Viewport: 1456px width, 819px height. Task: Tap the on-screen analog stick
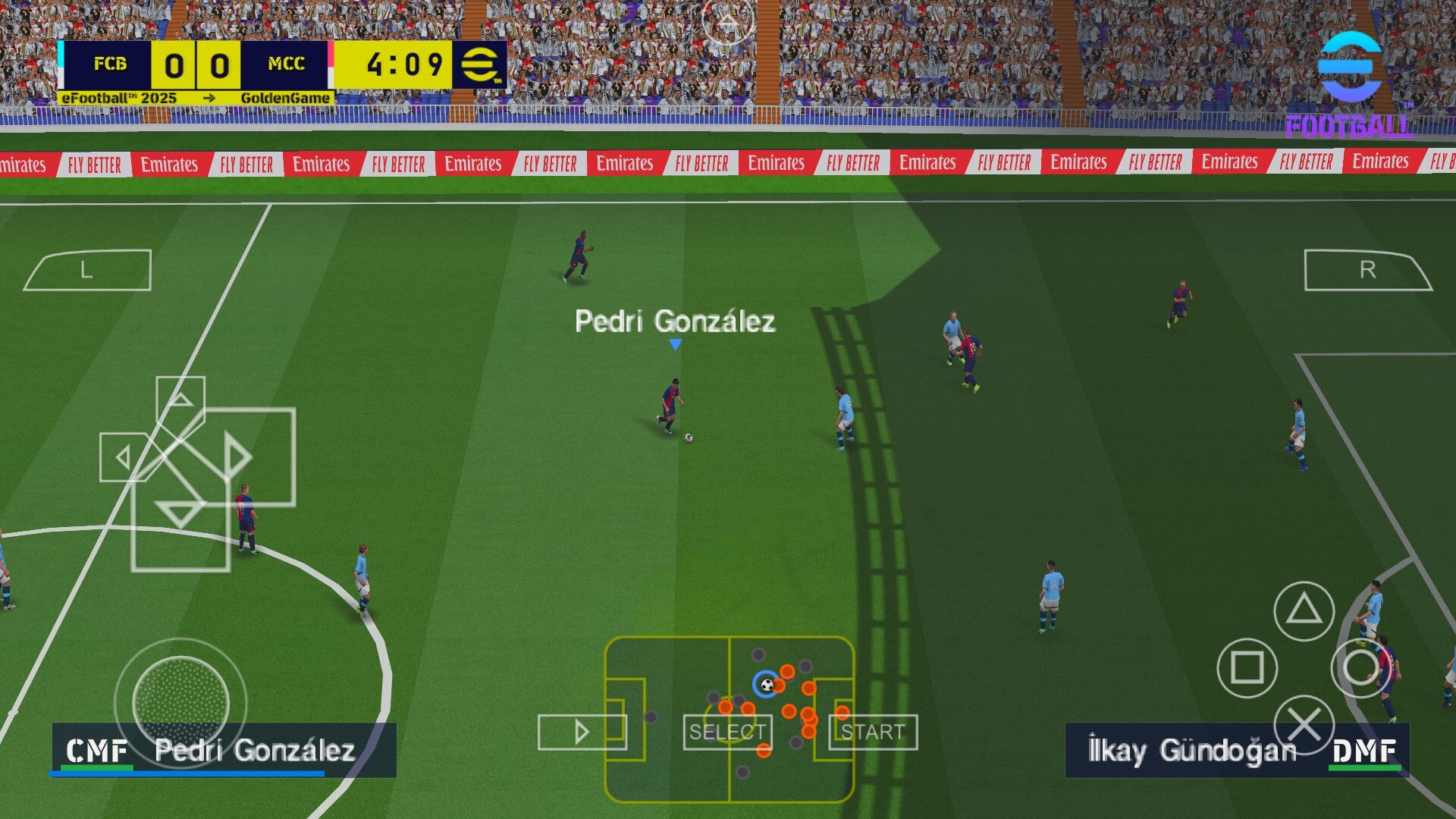tap(180, 704)
